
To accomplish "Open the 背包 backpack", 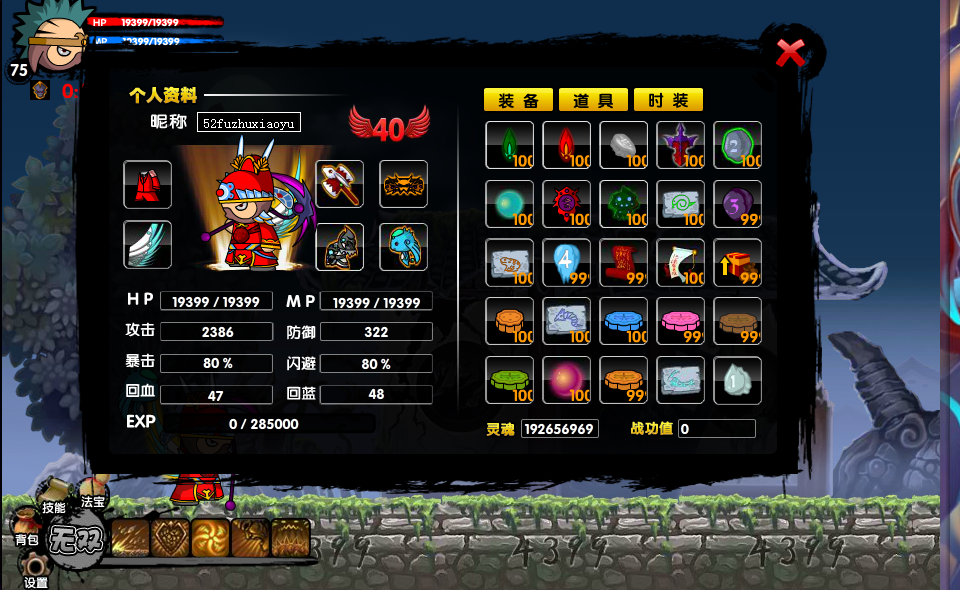I will point(26,536).
